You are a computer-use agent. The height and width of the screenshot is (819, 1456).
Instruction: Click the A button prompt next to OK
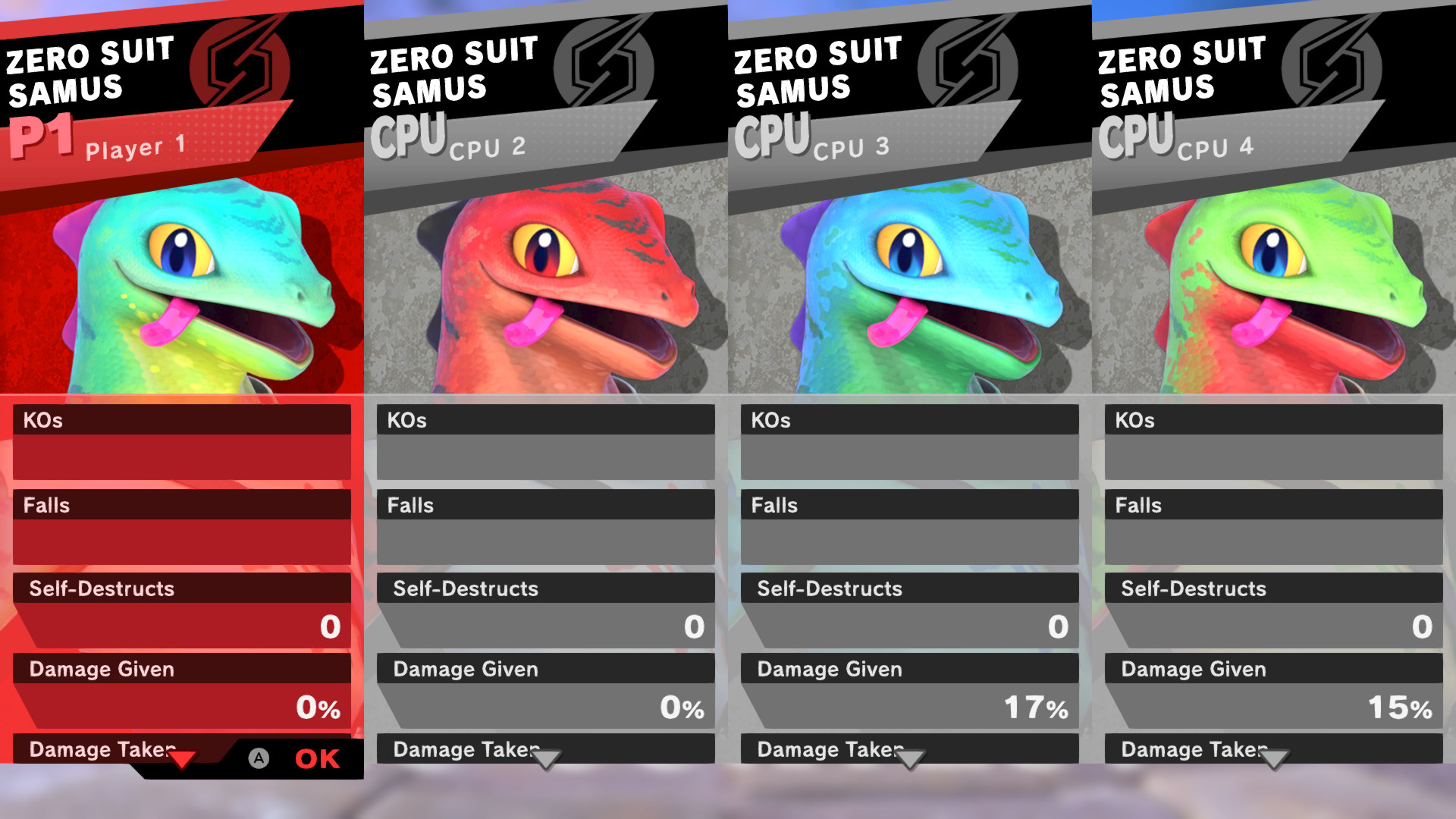(259, 758)
